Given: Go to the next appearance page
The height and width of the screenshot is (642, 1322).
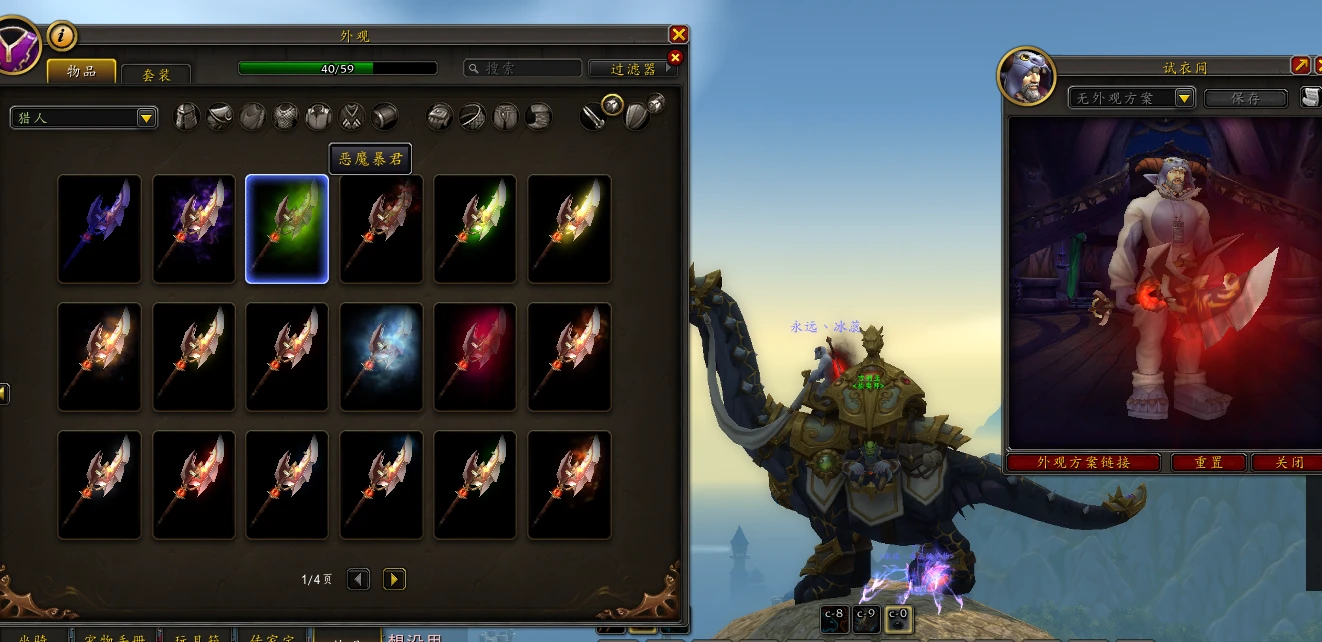Looking at the screenshot, I should (x=394, y=579).
